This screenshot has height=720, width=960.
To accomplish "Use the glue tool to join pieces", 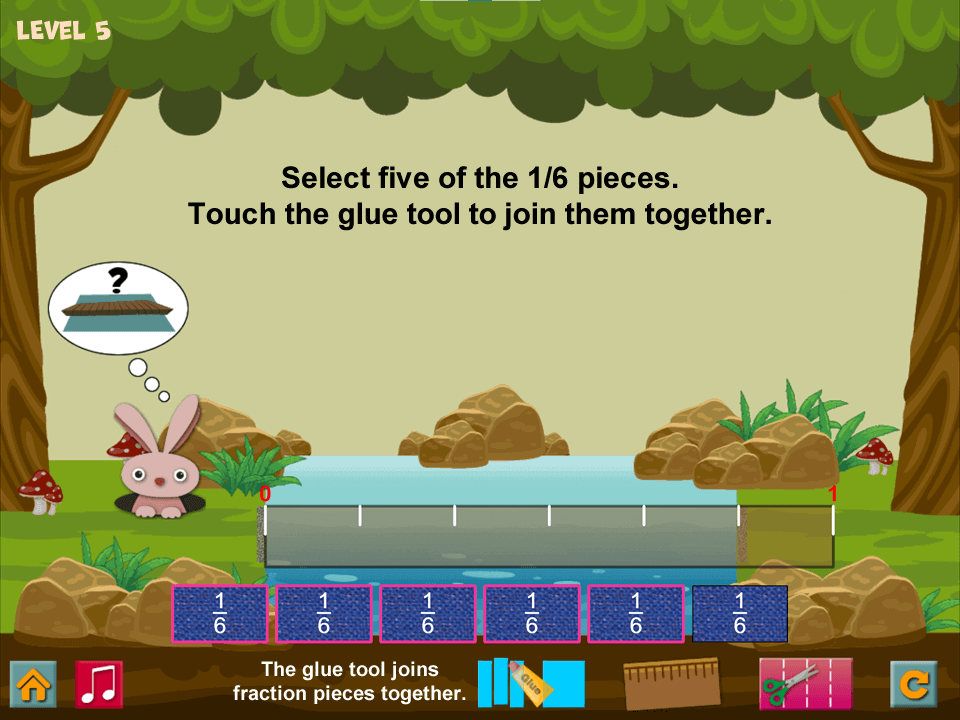I will pos(531,683).
